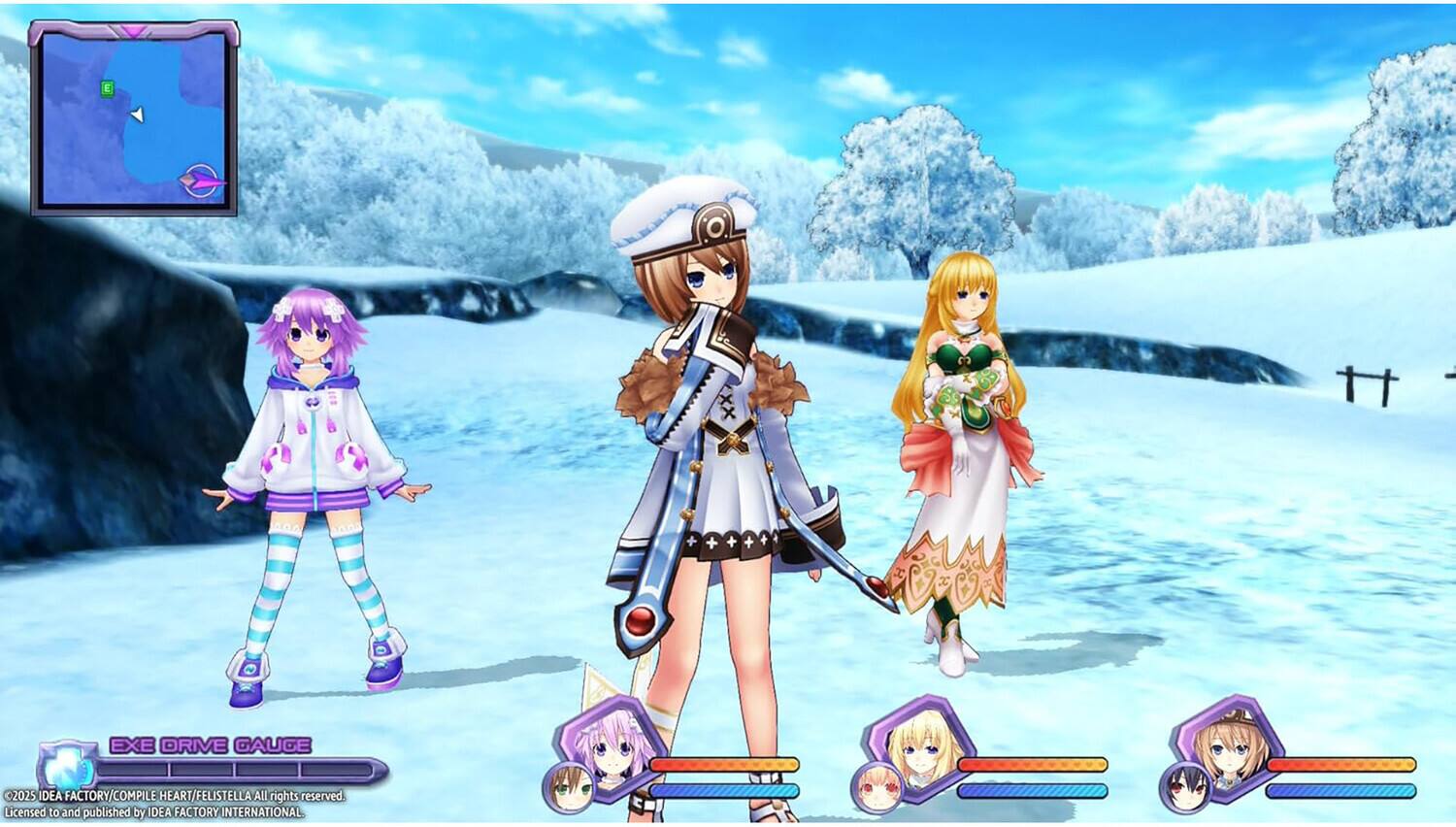Click the pink compass arrow on minimap
The width and height of the screenshot is (1456, 827).
[x=203, y=181]
